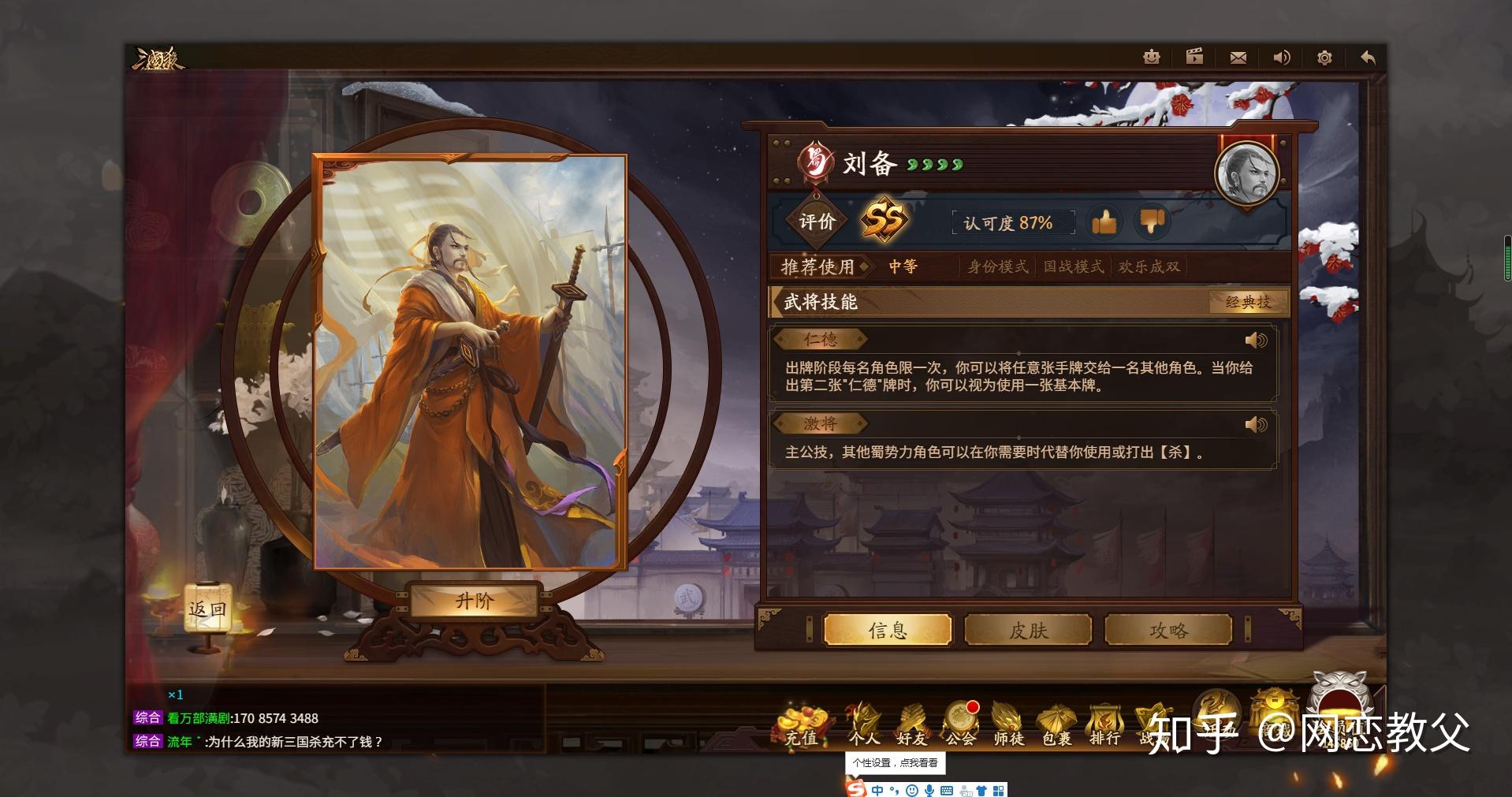Viewport: 1512px width, 797px height.
Task: Toggle sound with the top speaker icon
Action: click(1282, 58)
